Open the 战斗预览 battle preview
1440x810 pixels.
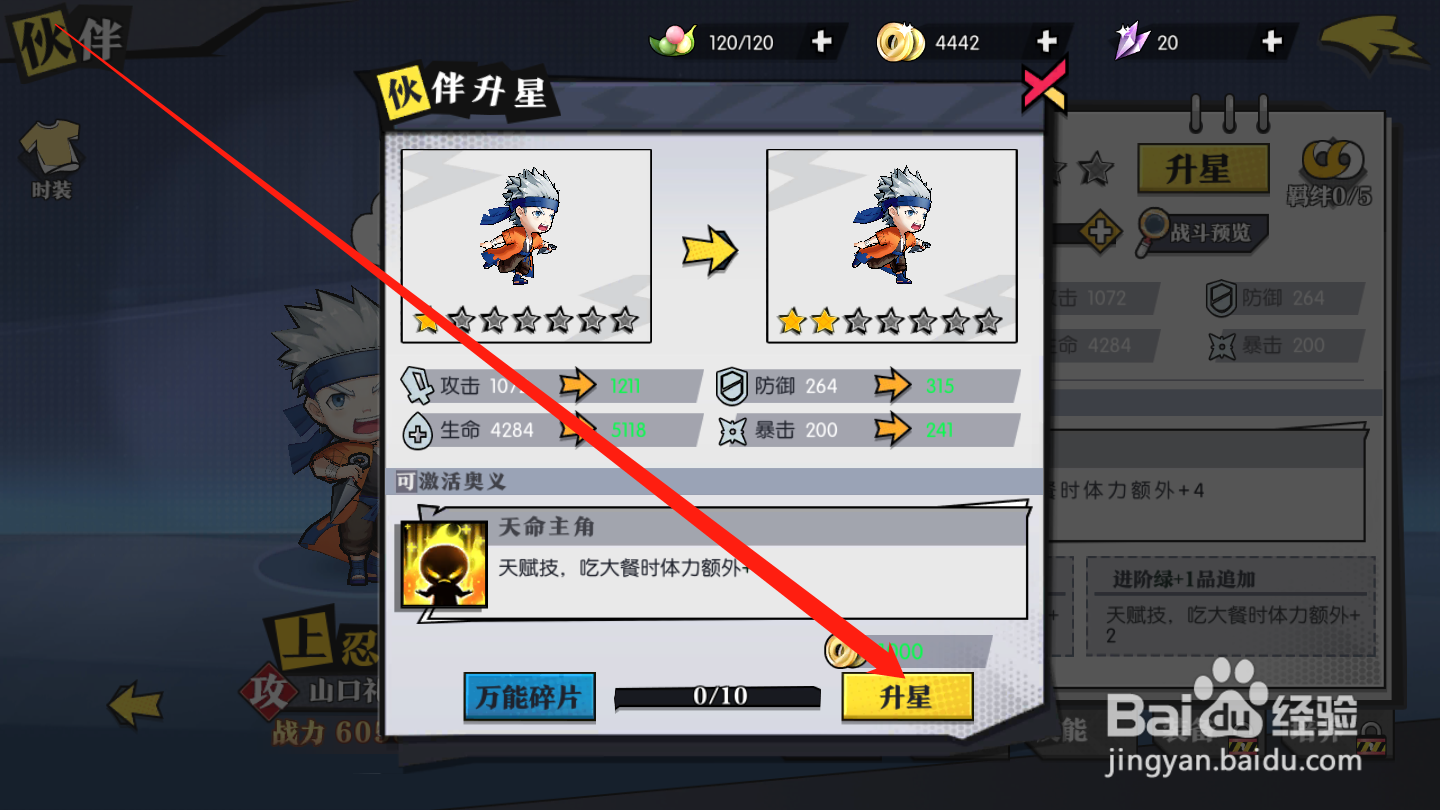(1201, 234)
